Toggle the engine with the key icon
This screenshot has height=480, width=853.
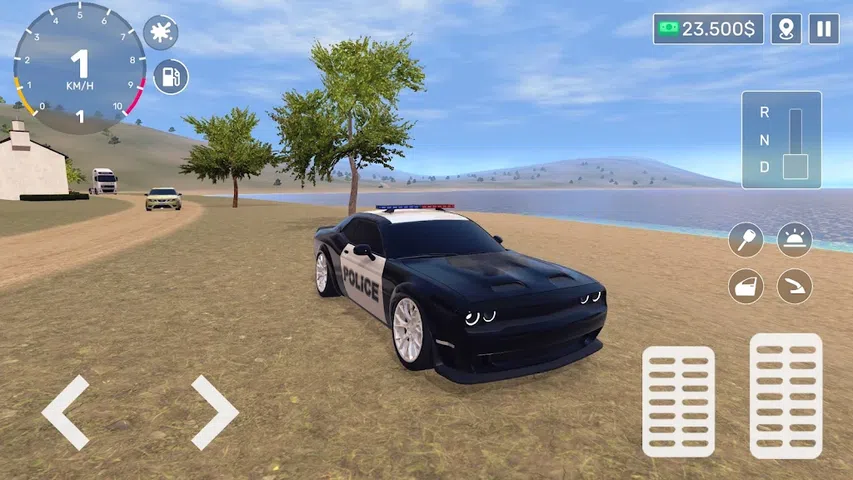pos(745,240)
